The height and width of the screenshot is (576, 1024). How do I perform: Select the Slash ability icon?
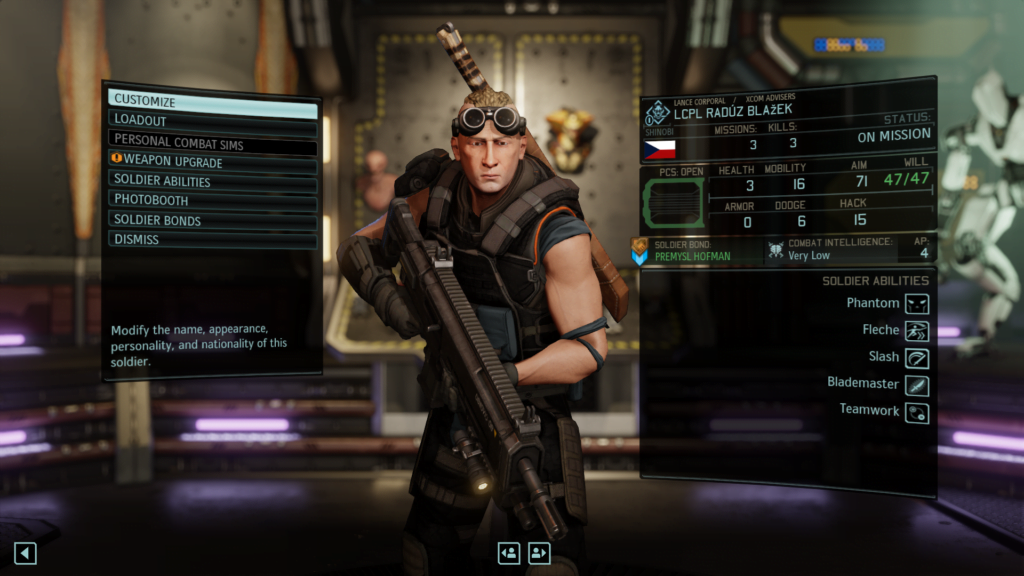[917, 357]
